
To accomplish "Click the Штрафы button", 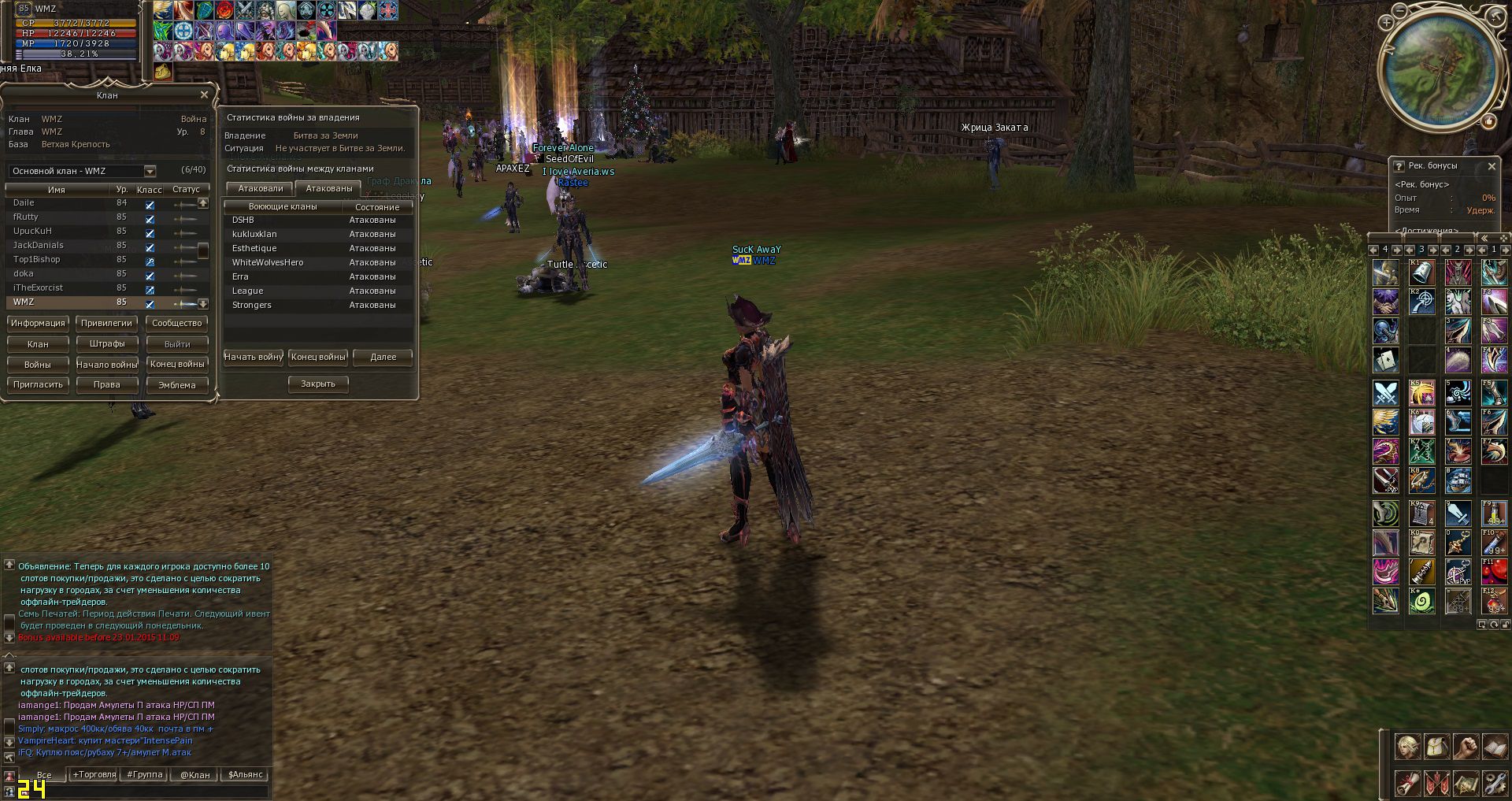I will point(106,344).
